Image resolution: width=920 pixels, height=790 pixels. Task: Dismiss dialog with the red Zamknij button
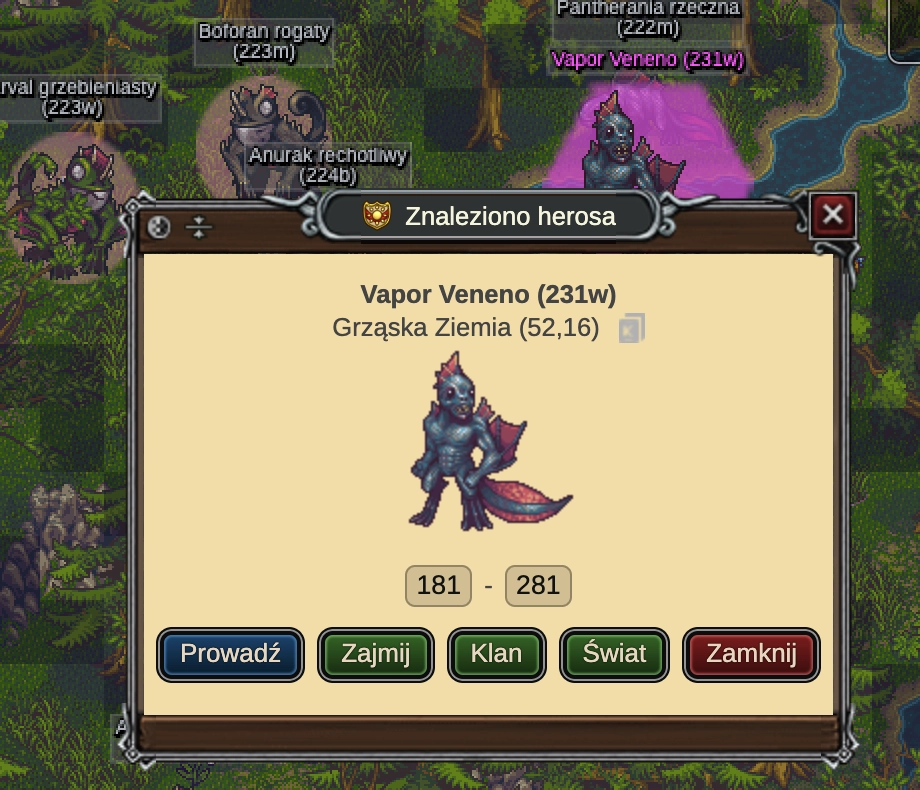tap(751, 654)
